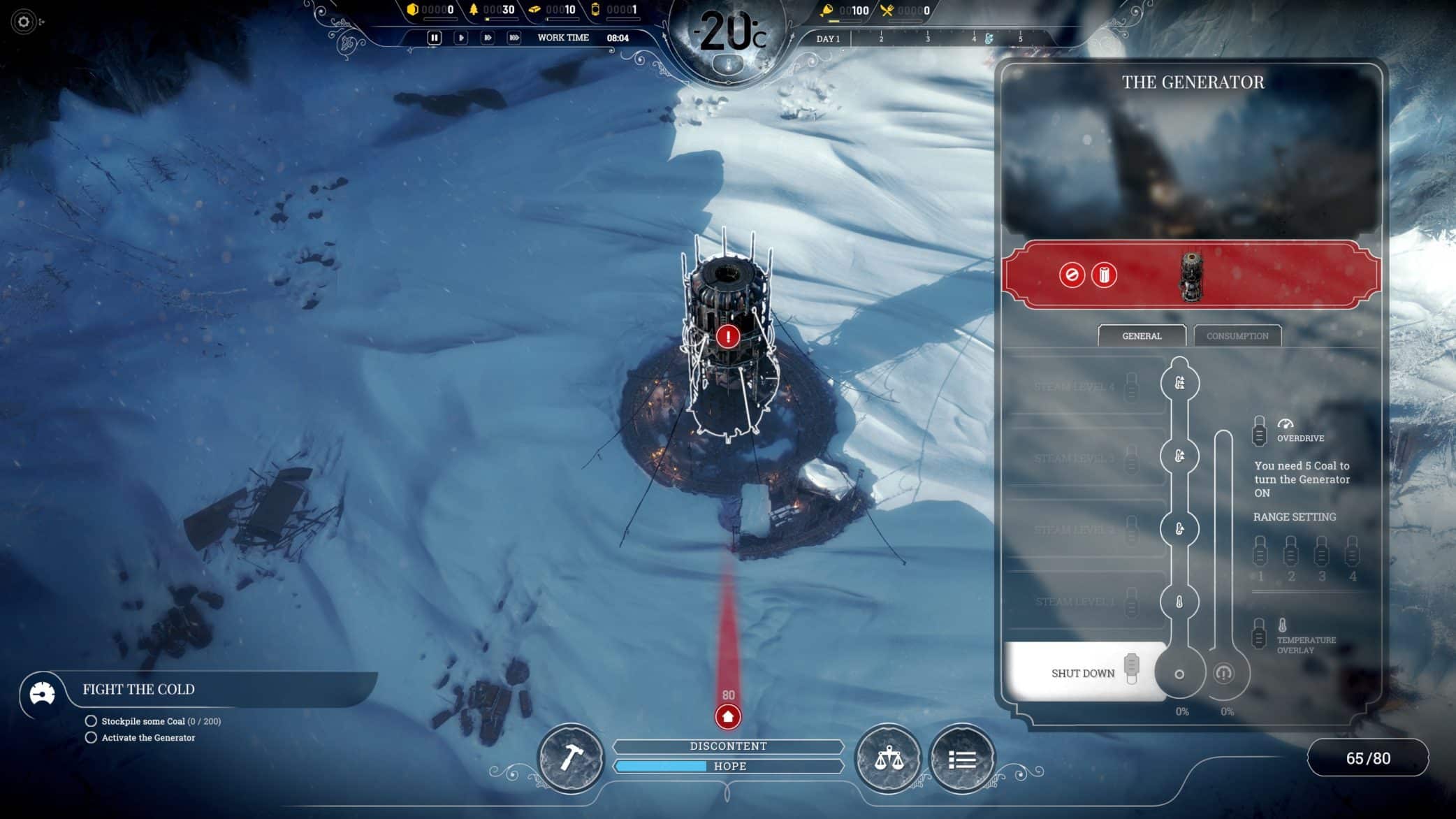The height and width of the screenshot is (819, 1456).
Task: Pause the game with the pause control
Action: (x=433, y=38)
